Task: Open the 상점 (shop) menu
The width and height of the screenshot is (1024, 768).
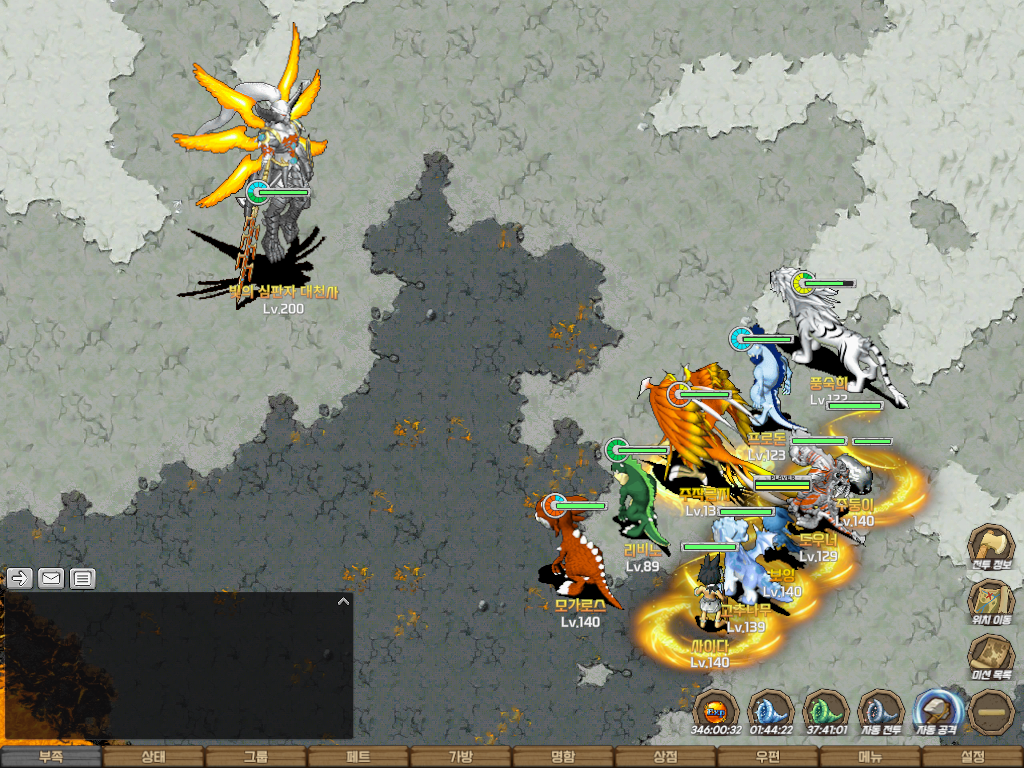Action: coord(665,757)
